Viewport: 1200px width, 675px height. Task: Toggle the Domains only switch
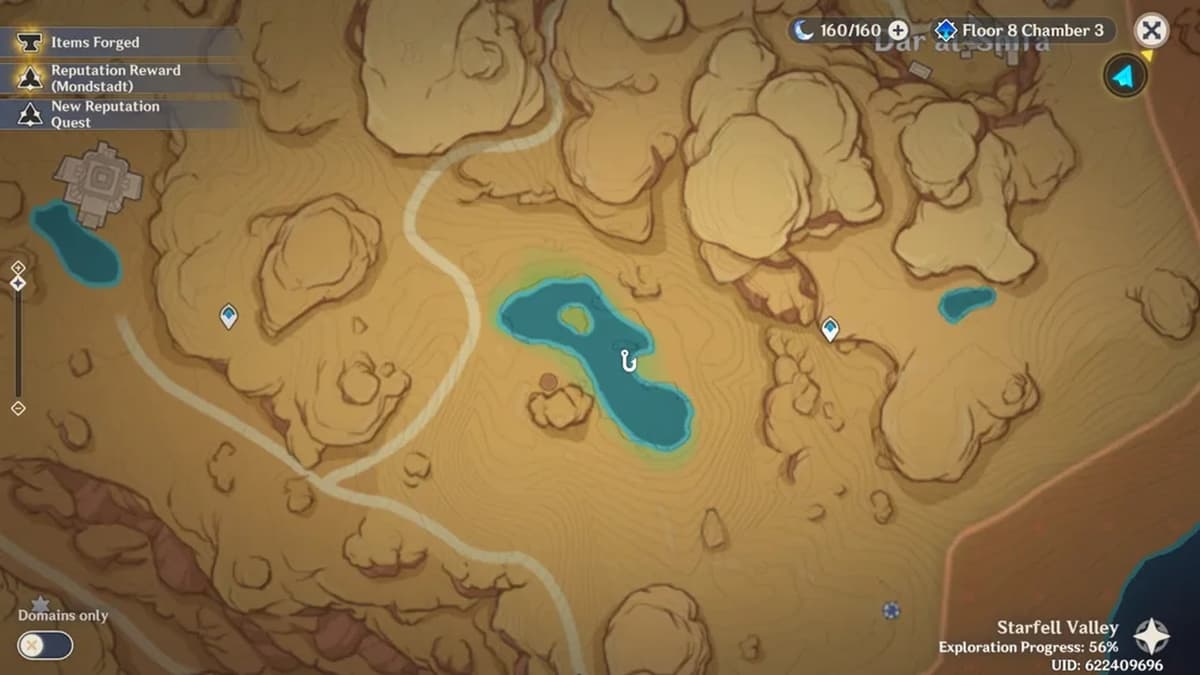[x=46, y=645]
